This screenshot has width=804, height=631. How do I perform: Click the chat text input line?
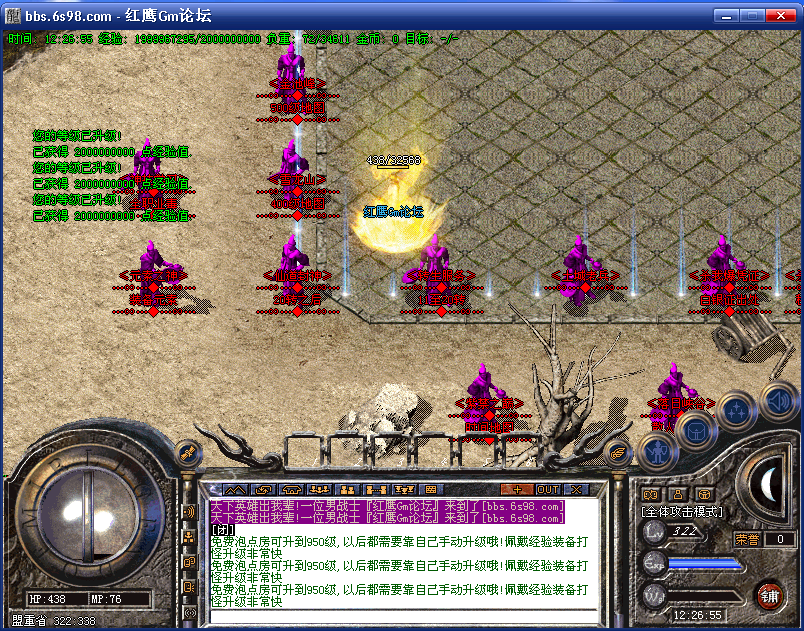point(400,614)
